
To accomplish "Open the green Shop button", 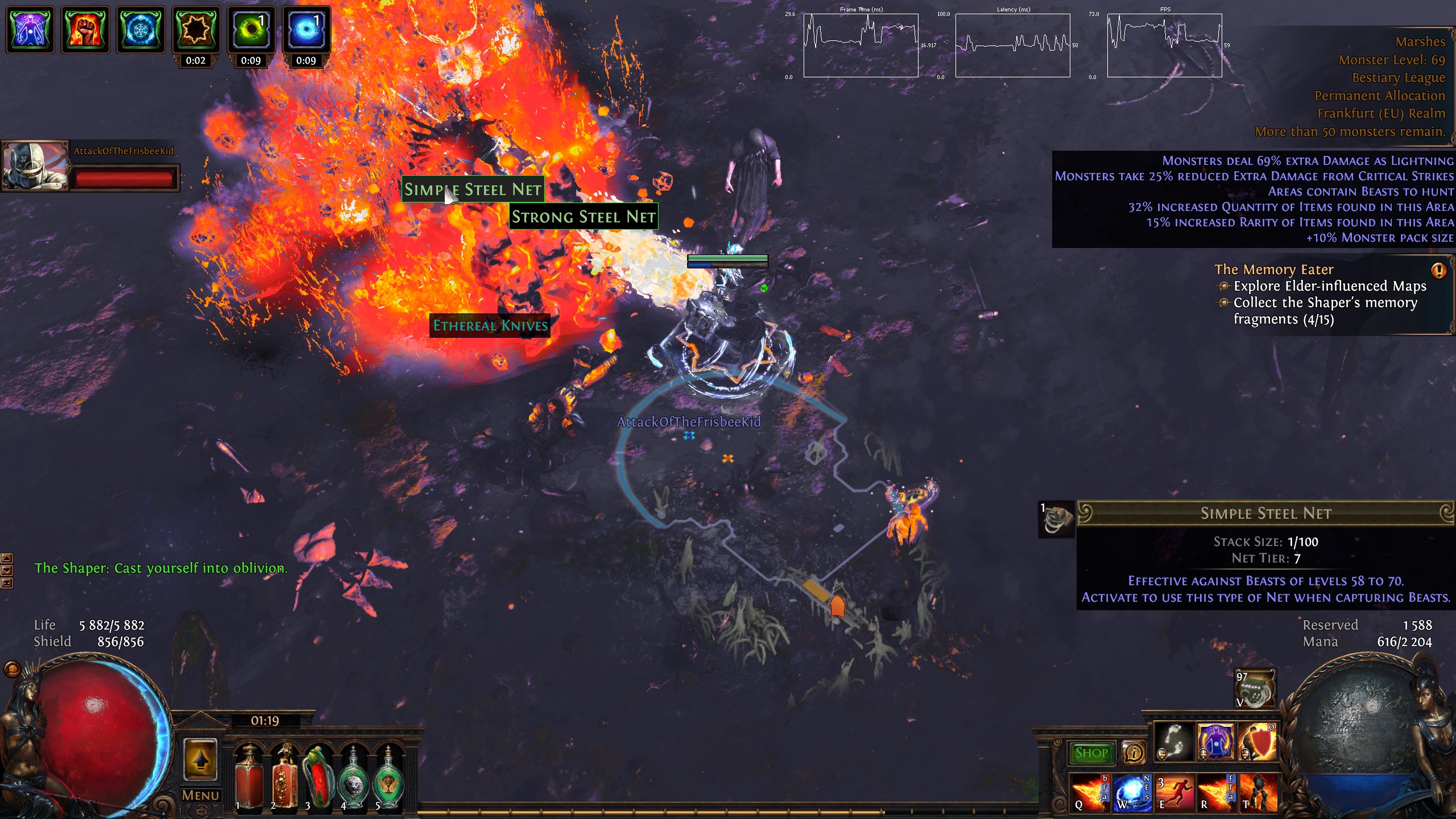I will [x=1091, y=753].
